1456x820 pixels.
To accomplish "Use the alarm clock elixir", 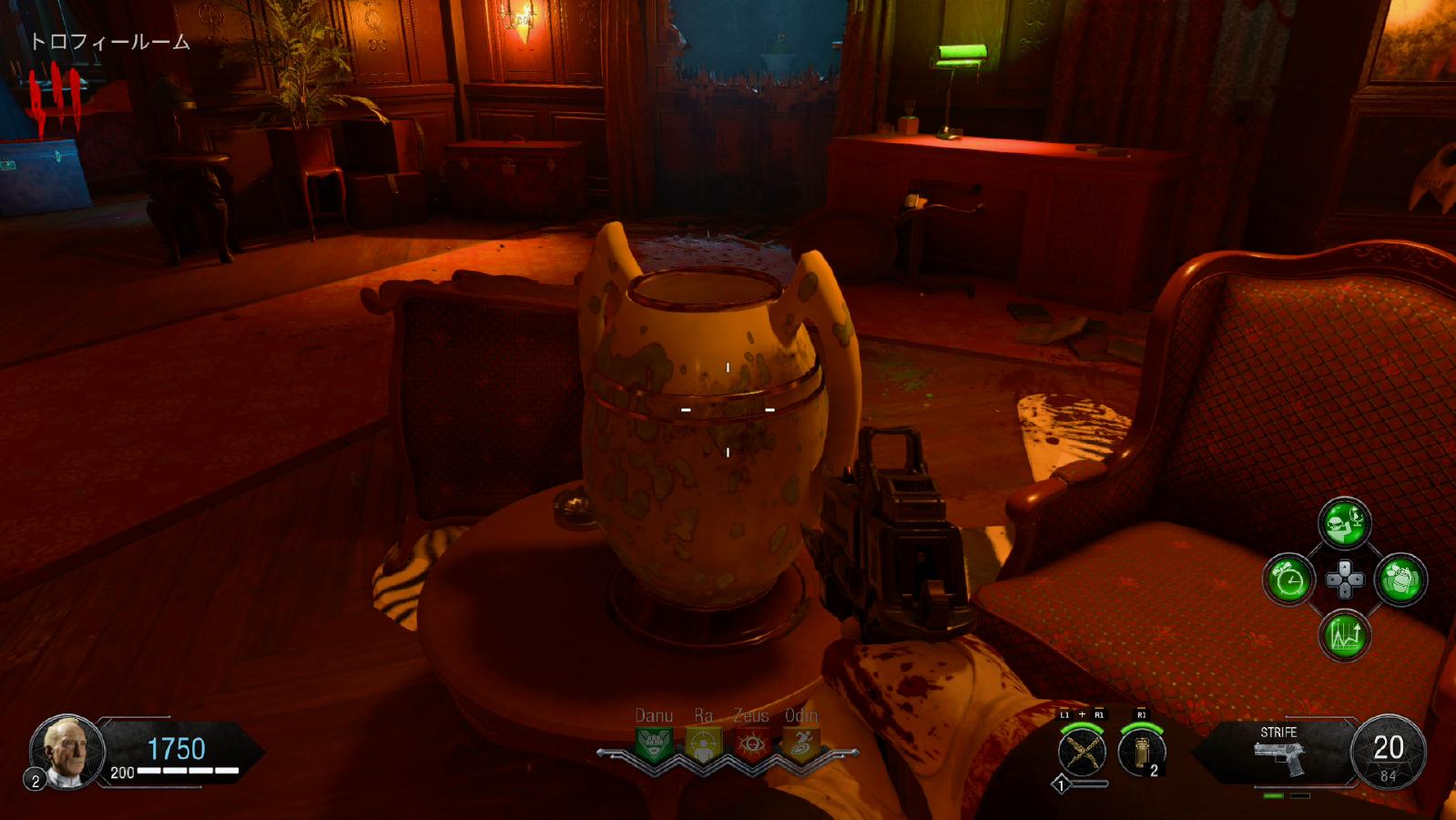I will tap(1288, 579).
